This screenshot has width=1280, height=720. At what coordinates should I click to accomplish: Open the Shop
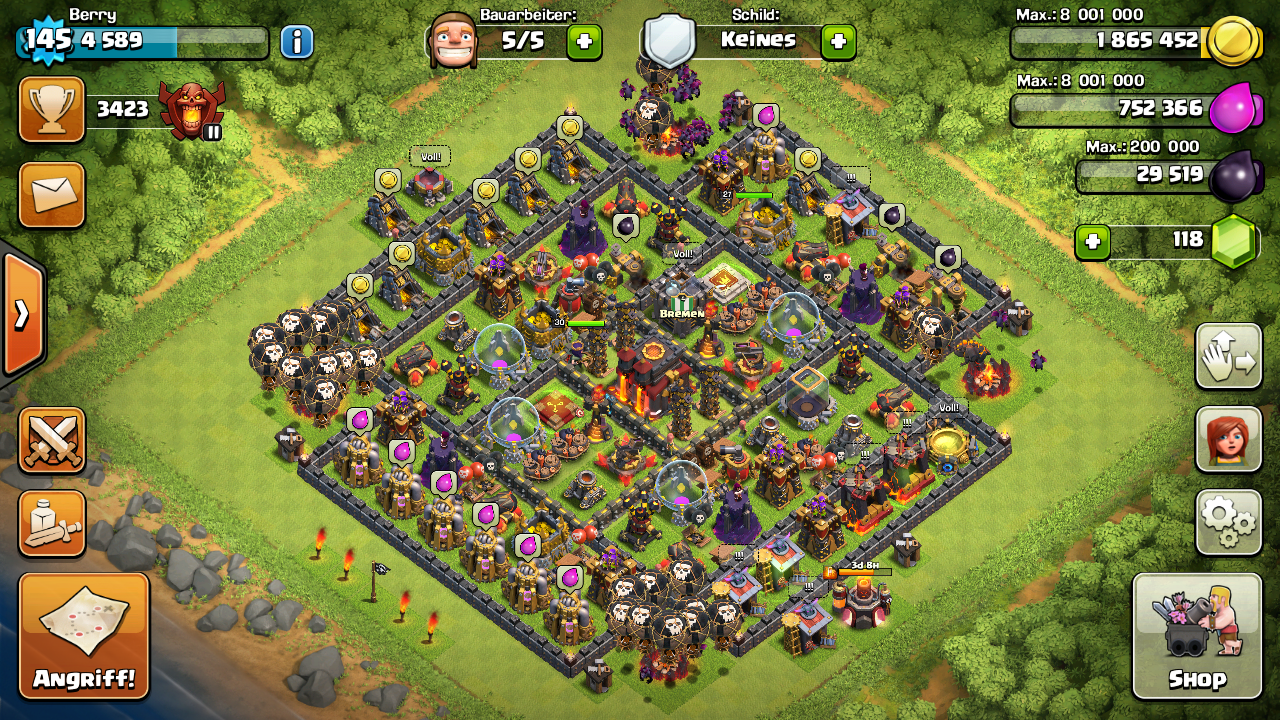[x=1197, y=636]
